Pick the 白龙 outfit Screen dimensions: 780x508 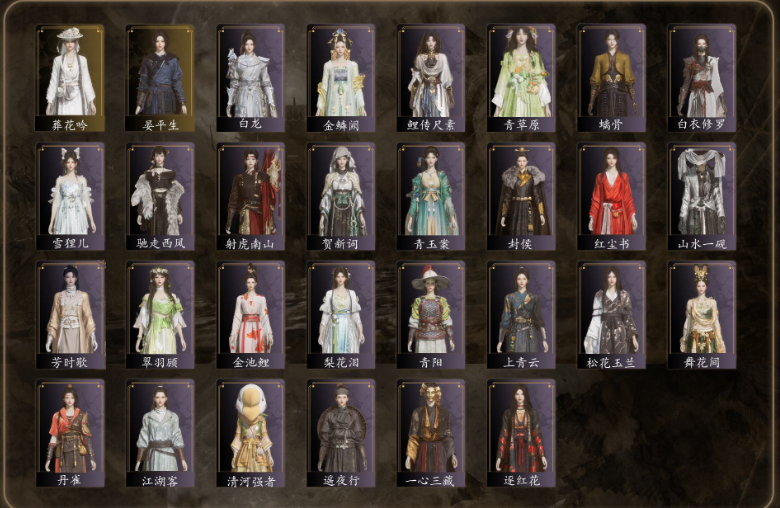coord(251,78)
